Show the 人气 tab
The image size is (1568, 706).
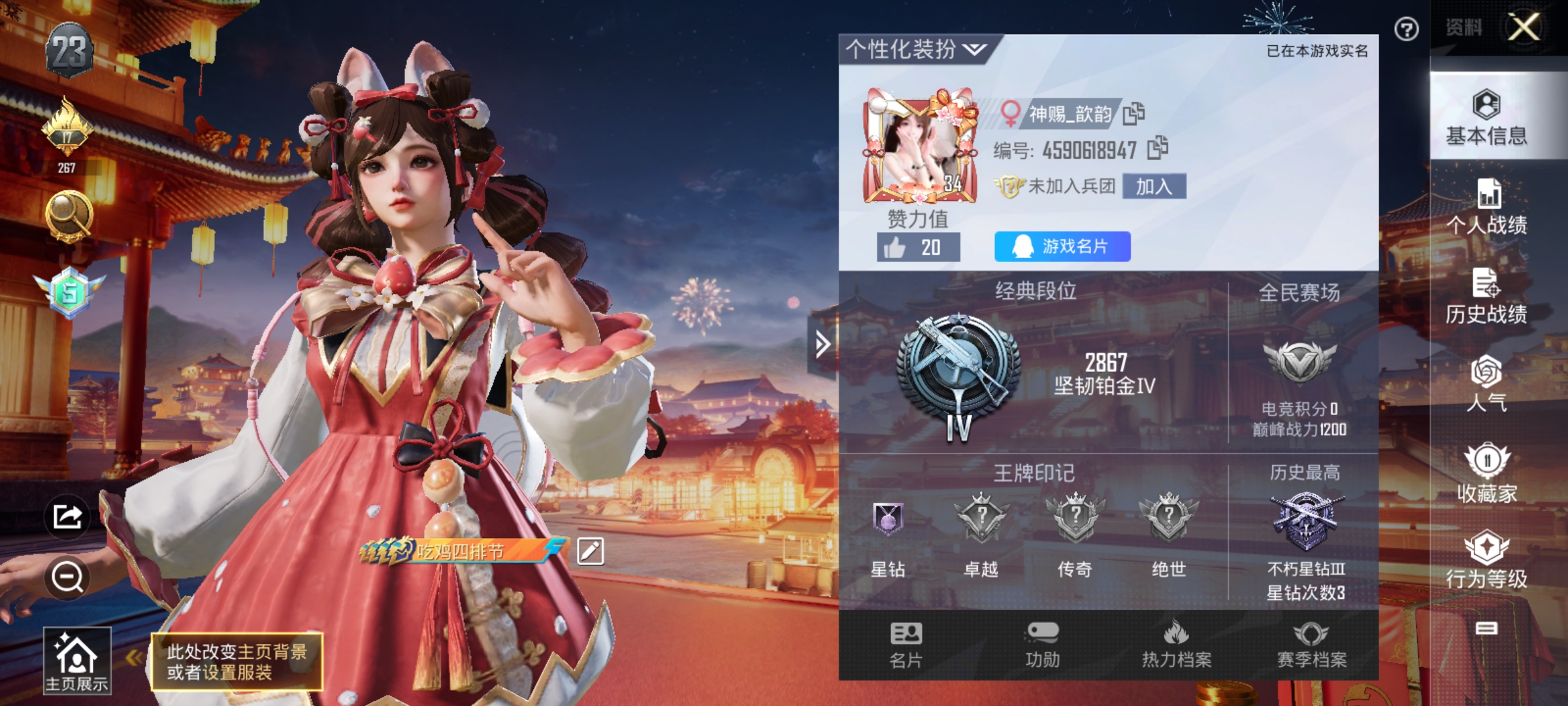(1486, 384)
